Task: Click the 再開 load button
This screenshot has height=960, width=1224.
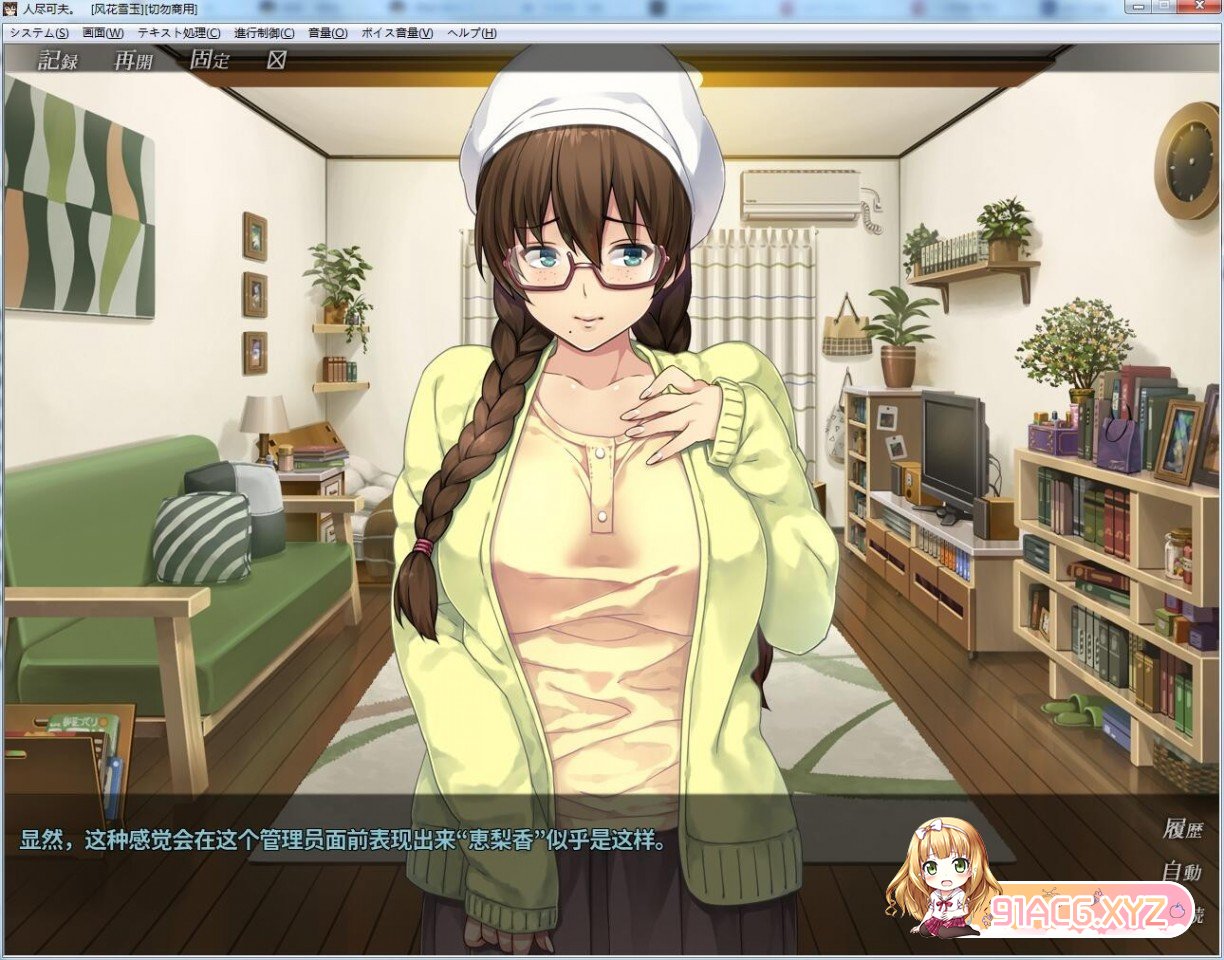Action: click(x=133, y=60)
